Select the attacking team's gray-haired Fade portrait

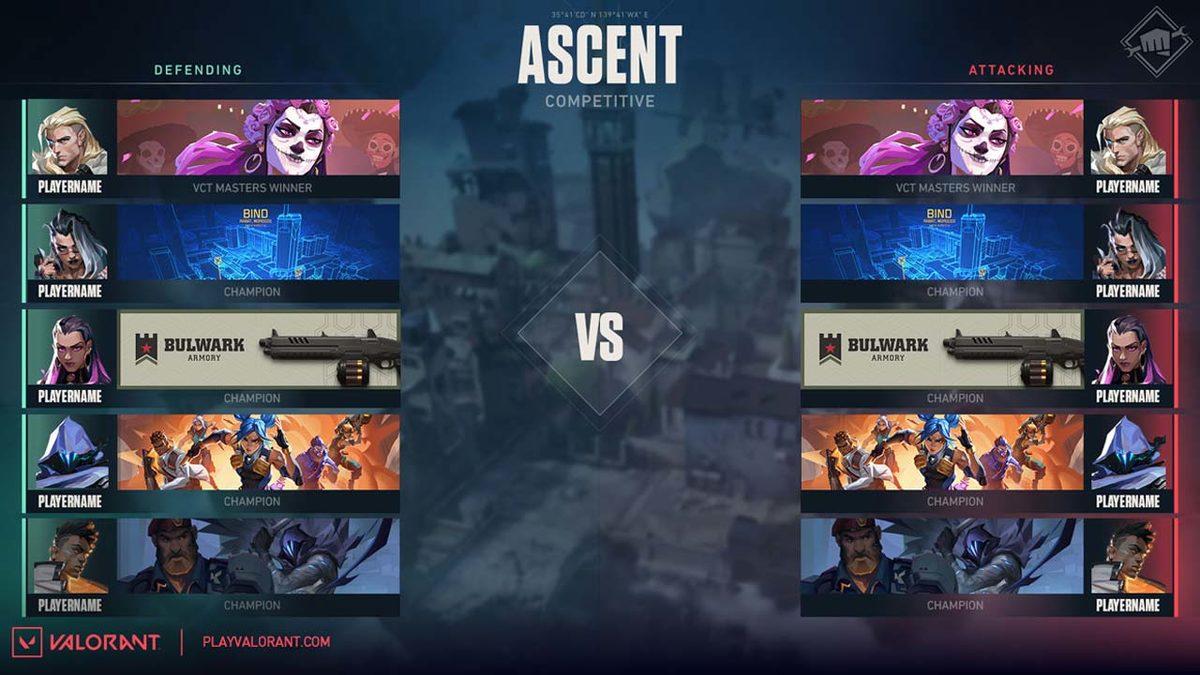(1128, 244)
